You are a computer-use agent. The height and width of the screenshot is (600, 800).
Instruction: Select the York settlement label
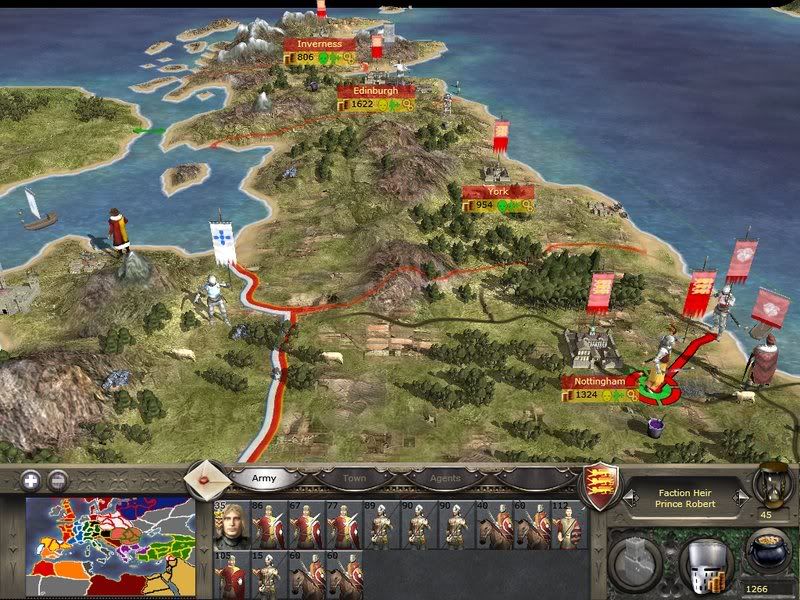[498, 191]
